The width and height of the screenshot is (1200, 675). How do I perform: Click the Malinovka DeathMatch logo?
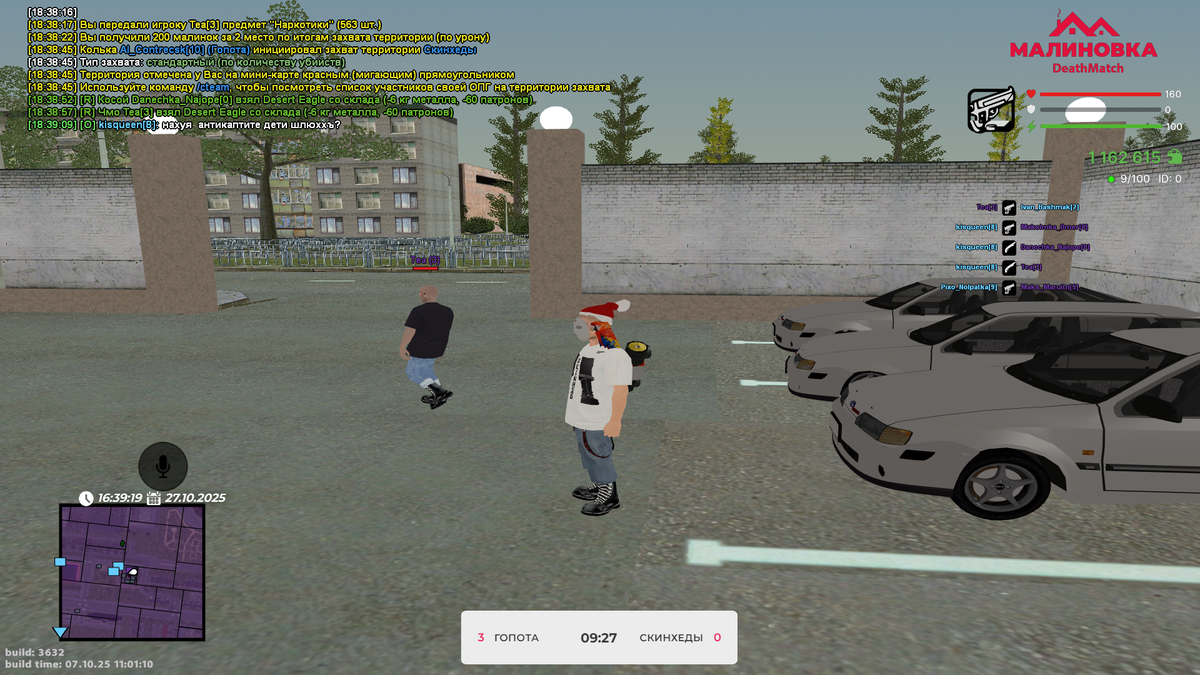1083,43
